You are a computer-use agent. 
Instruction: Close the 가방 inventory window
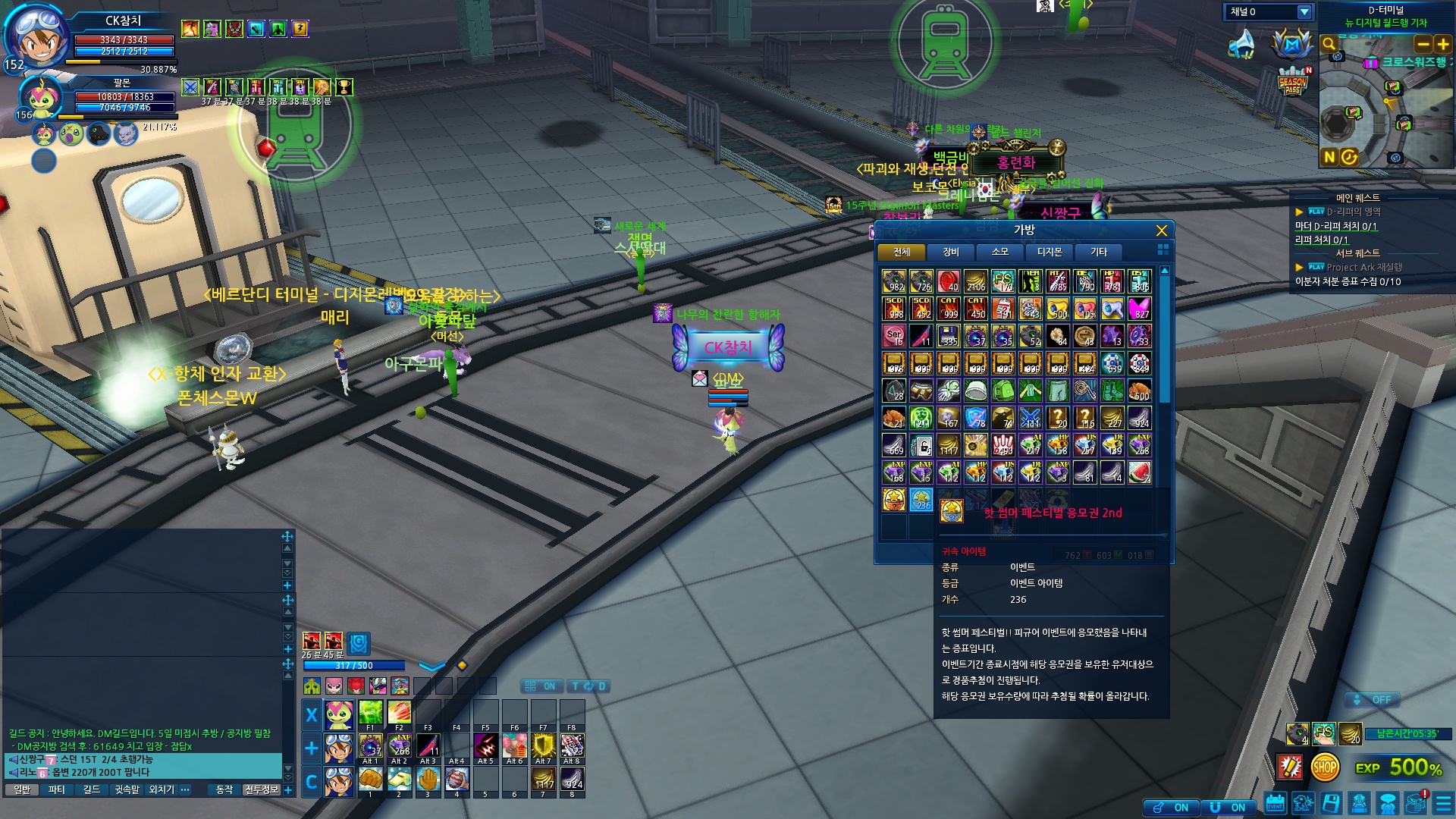(x=1161, y=231)
